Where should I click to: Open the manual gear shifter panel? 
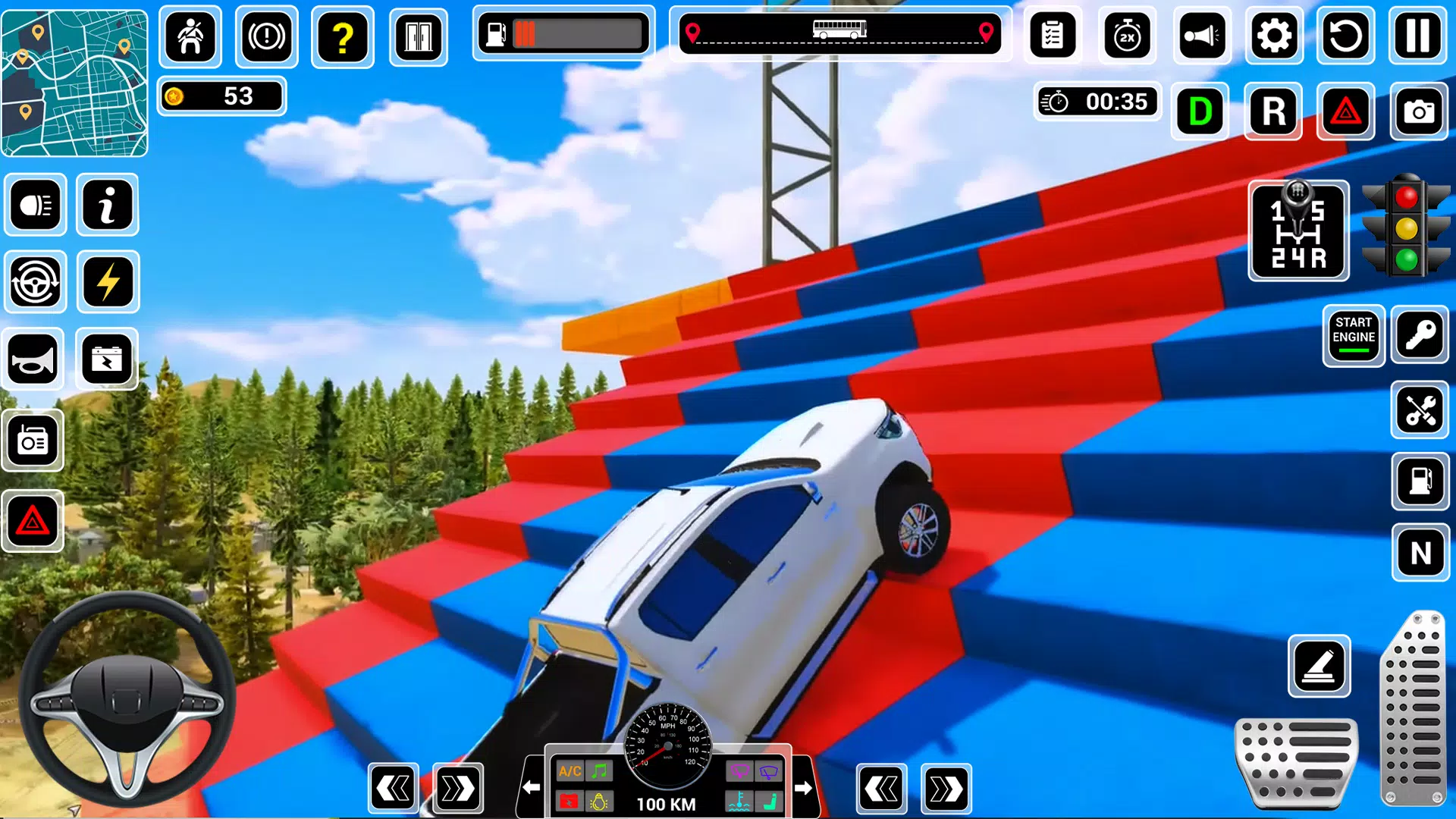[1298, 231]
